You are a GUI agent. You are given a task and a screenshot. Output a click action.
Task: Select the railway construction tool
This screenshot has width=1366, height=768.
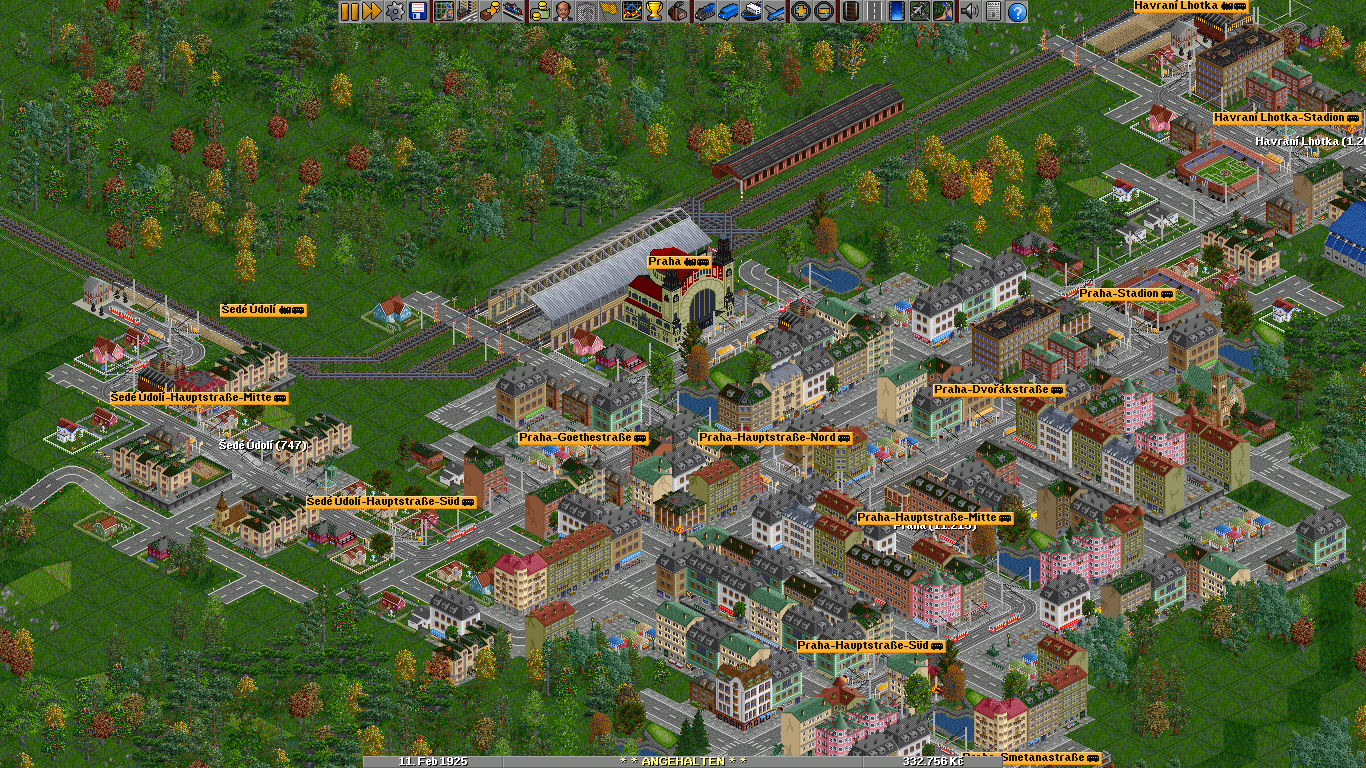point(849,11)
